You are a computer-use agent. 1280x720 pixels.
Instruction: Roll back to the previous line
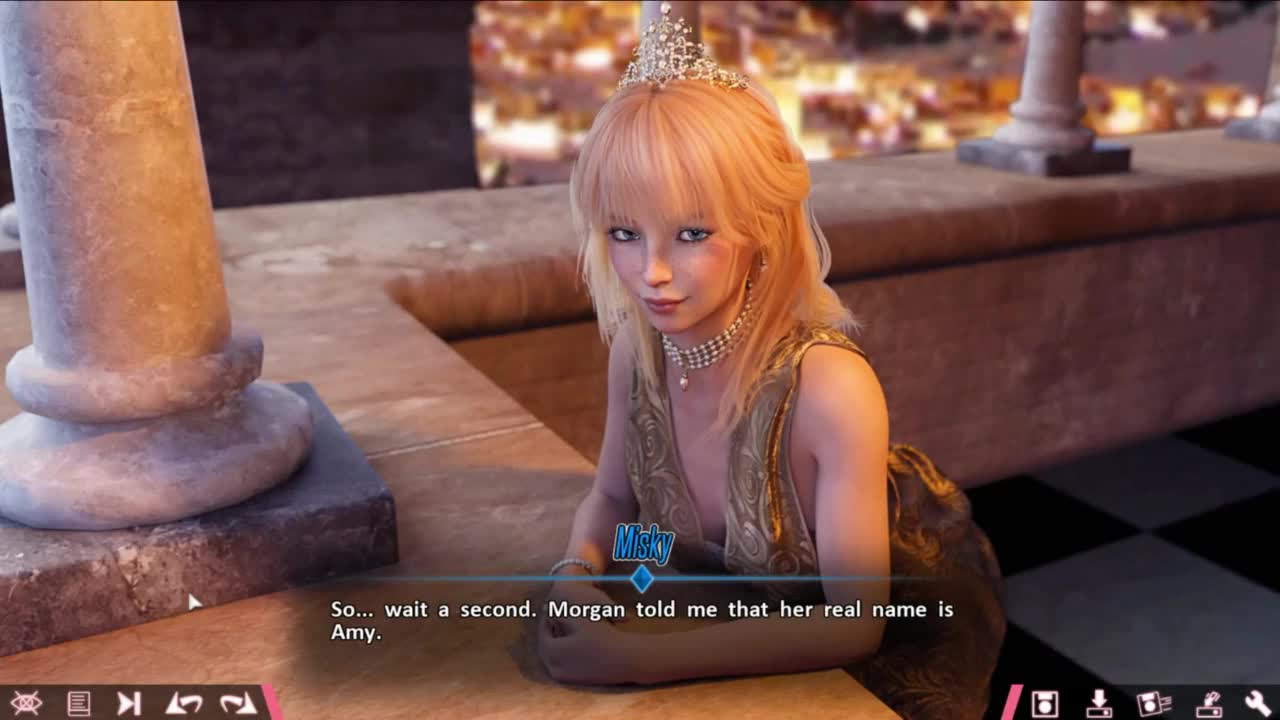[x=184, y=703]
